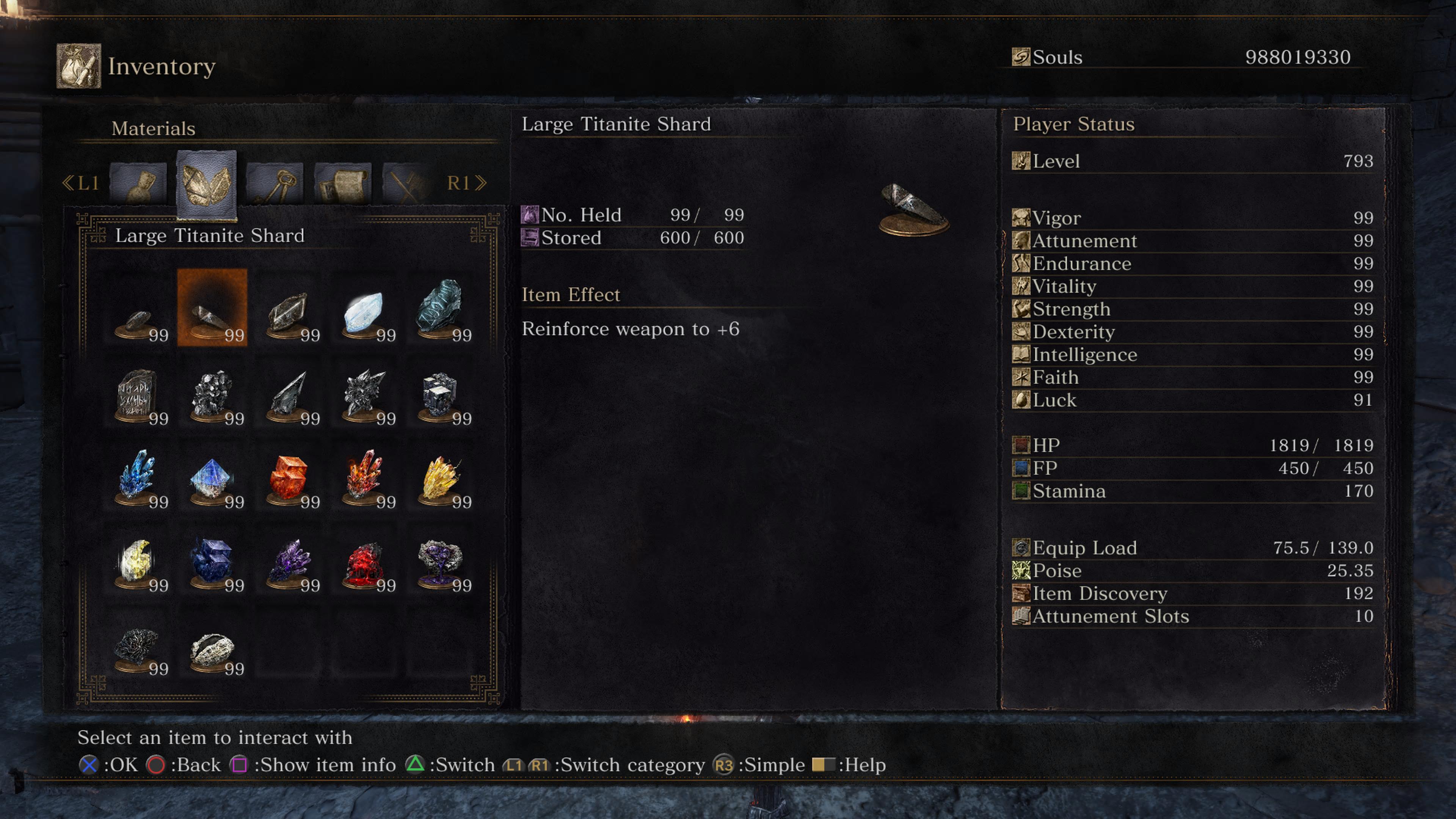The width and height of the screenshot is (1456, 819).
Task: Pick the rune-carved Titanite Slab
Action: [x=137, y=395]
